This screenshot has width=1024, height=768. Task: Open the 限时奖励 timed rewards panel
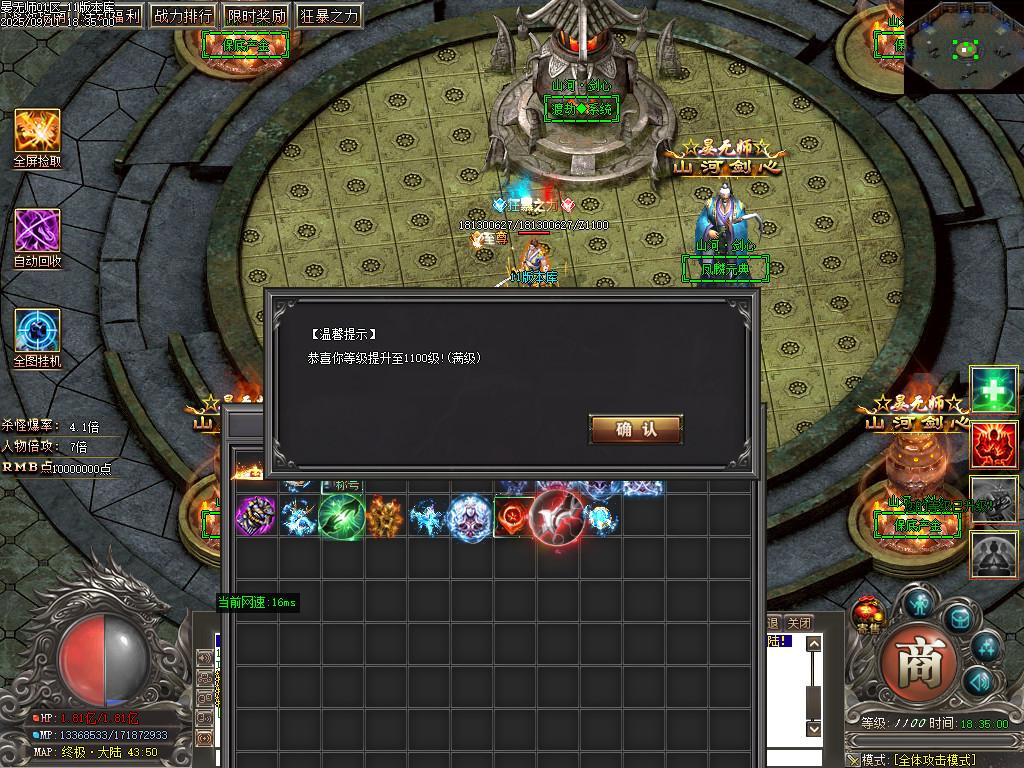pyautogui.click(x=256, y=16)
